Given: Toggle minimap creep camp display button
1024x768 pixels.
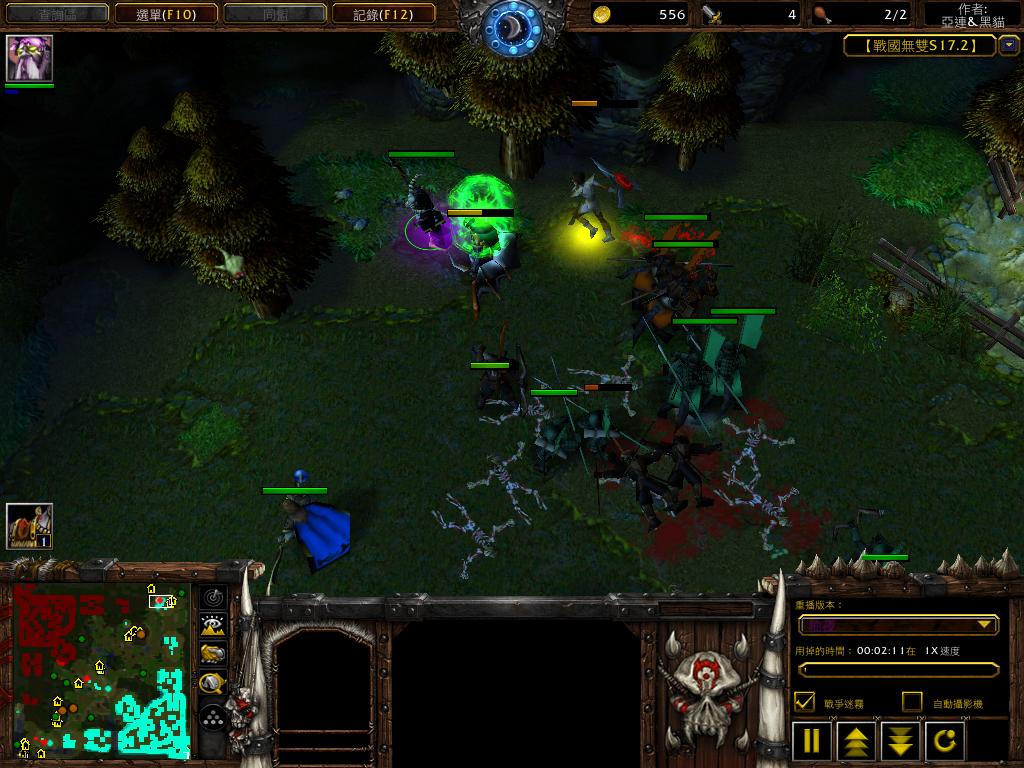Looking at the screenshot, I should point(213,683).
